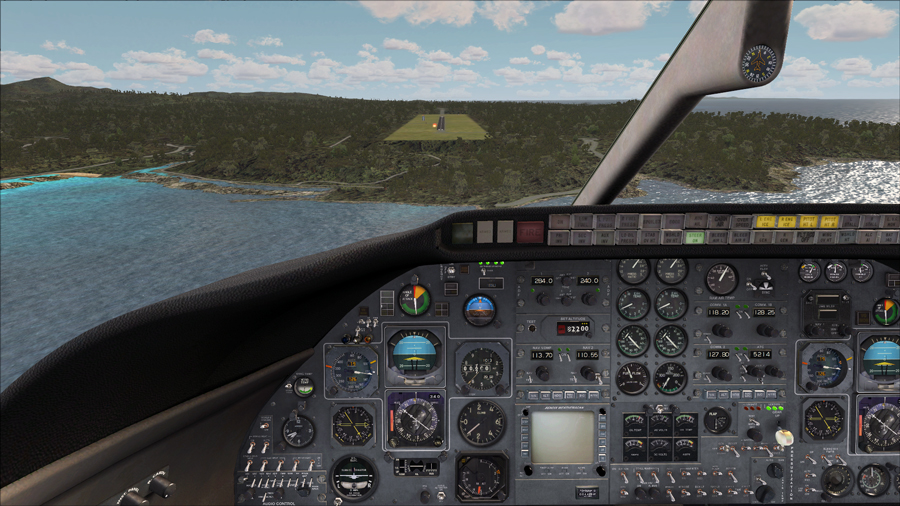Click the set altitude selector display
The width and height of the screenshot is (900, 506).
573,327
